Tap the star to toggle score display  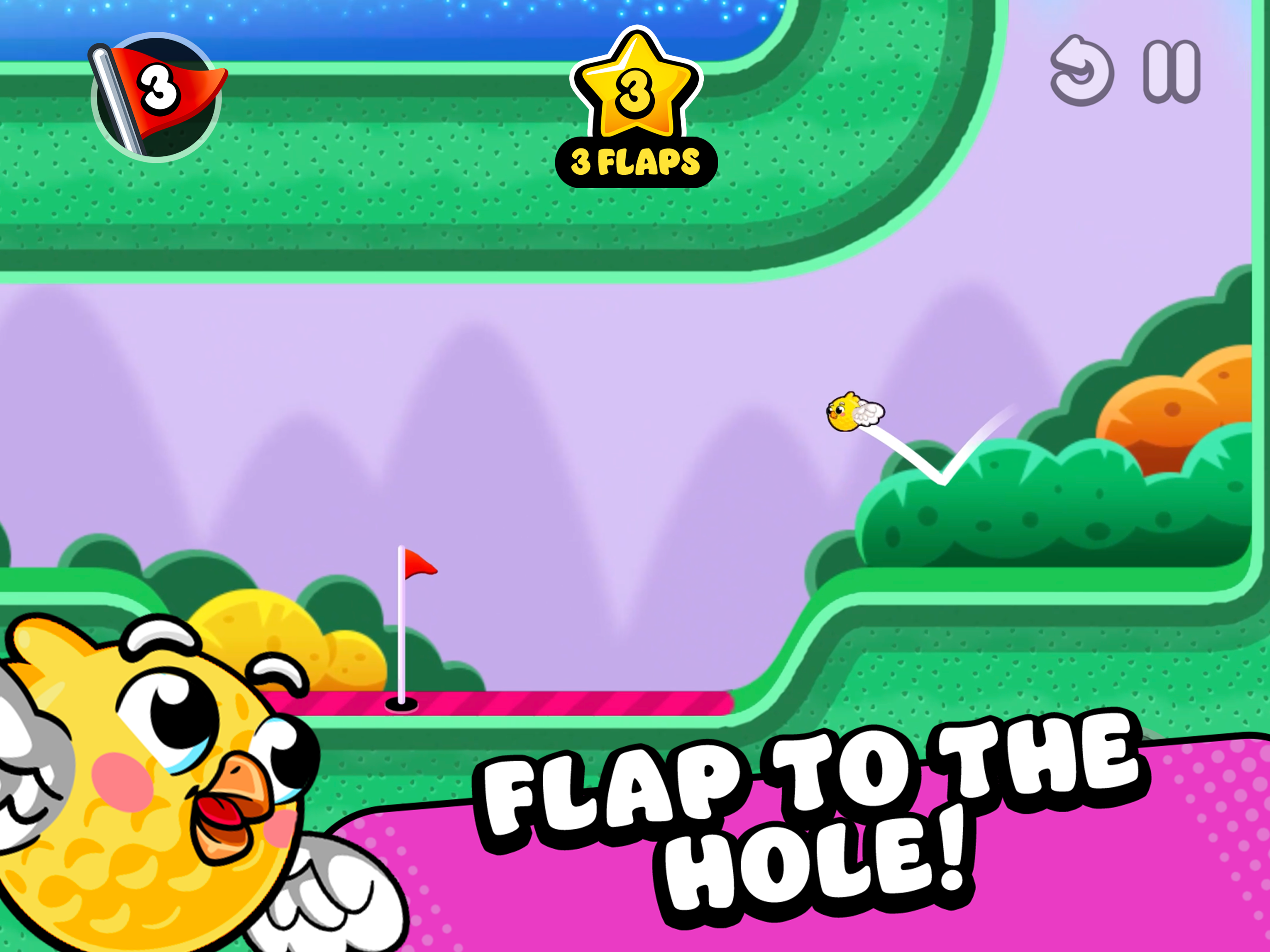635,92
